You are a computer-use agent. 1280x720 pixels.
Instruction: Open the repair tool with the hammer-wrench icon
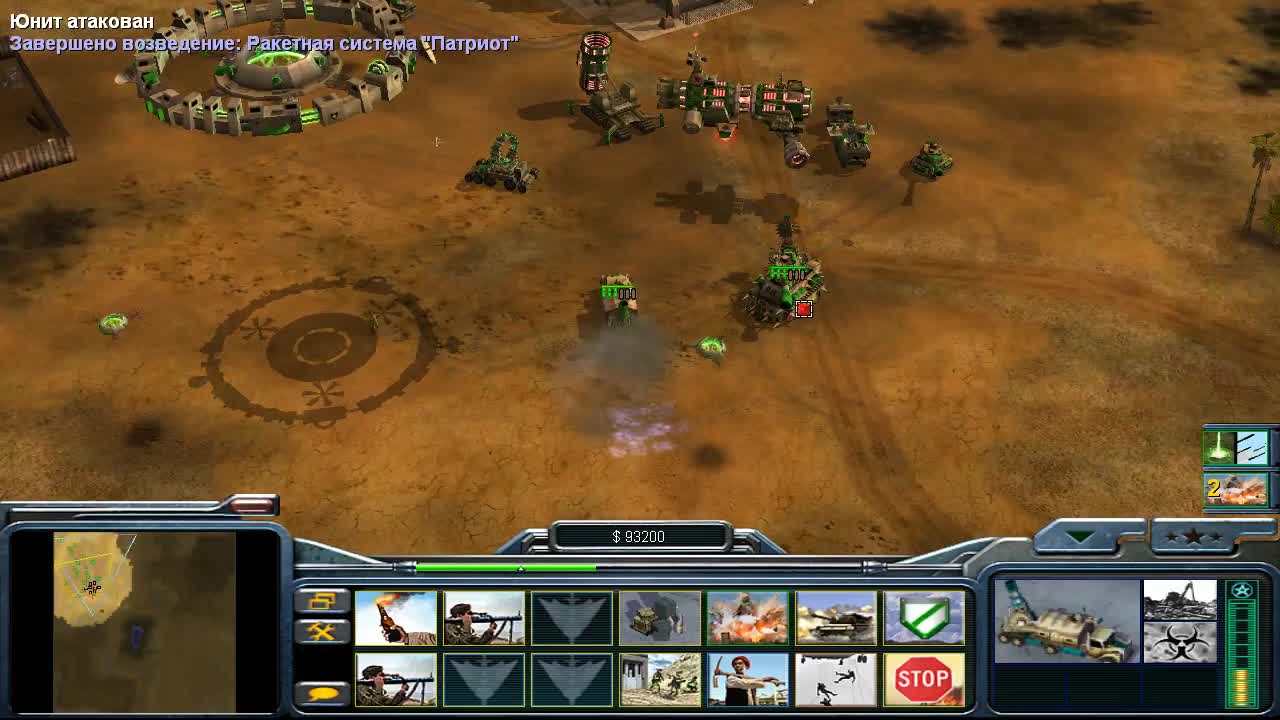(x=323, y=633)
